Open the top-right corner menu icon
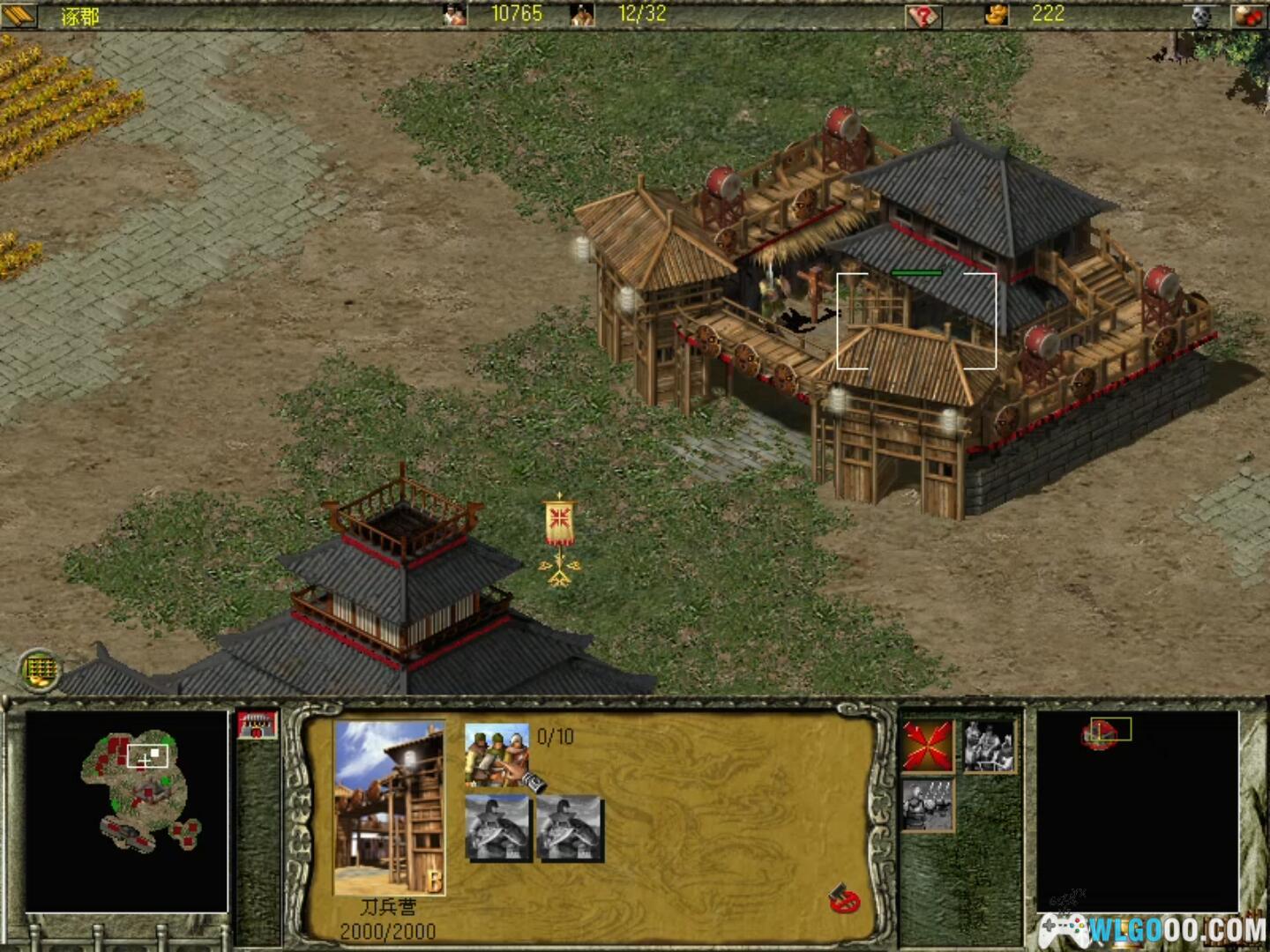This screenshot has width=1270, height=952. point(1249,16)
